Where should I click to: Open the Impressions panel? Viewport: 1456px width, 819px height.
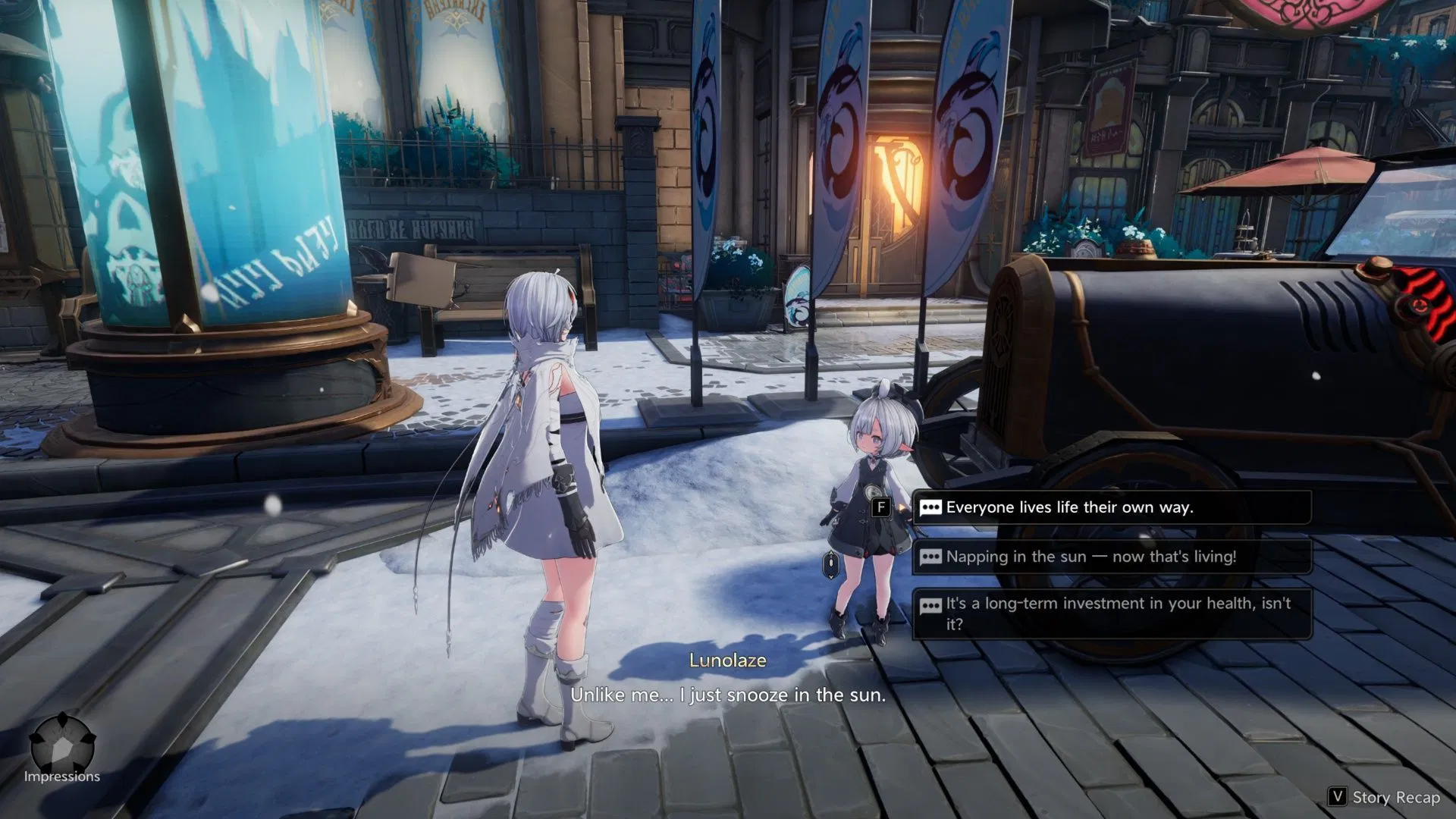[62, 747]
